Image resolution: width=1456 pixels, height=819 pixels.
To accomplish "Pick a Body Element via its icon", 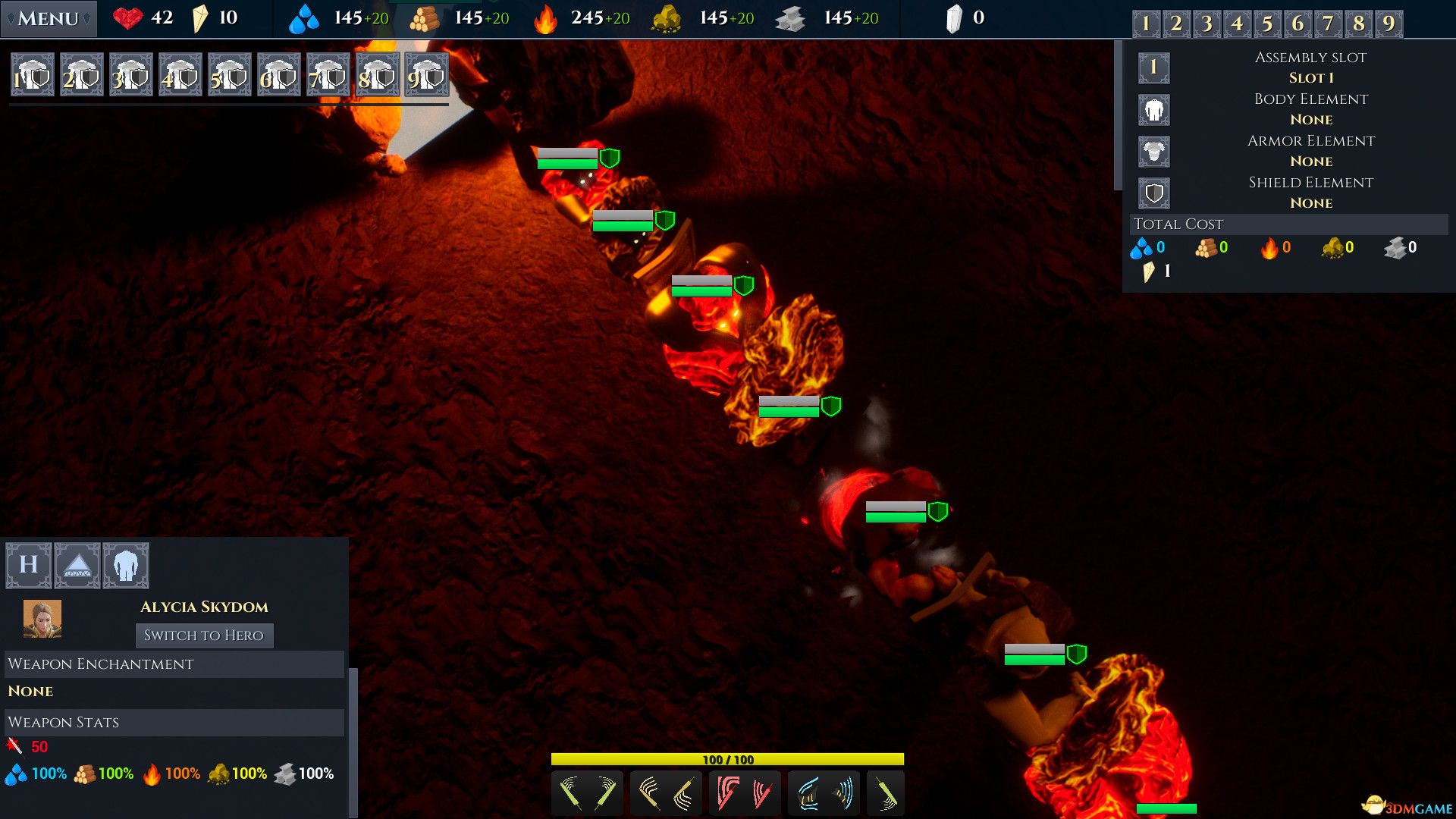I will [x=1153, y=110].
